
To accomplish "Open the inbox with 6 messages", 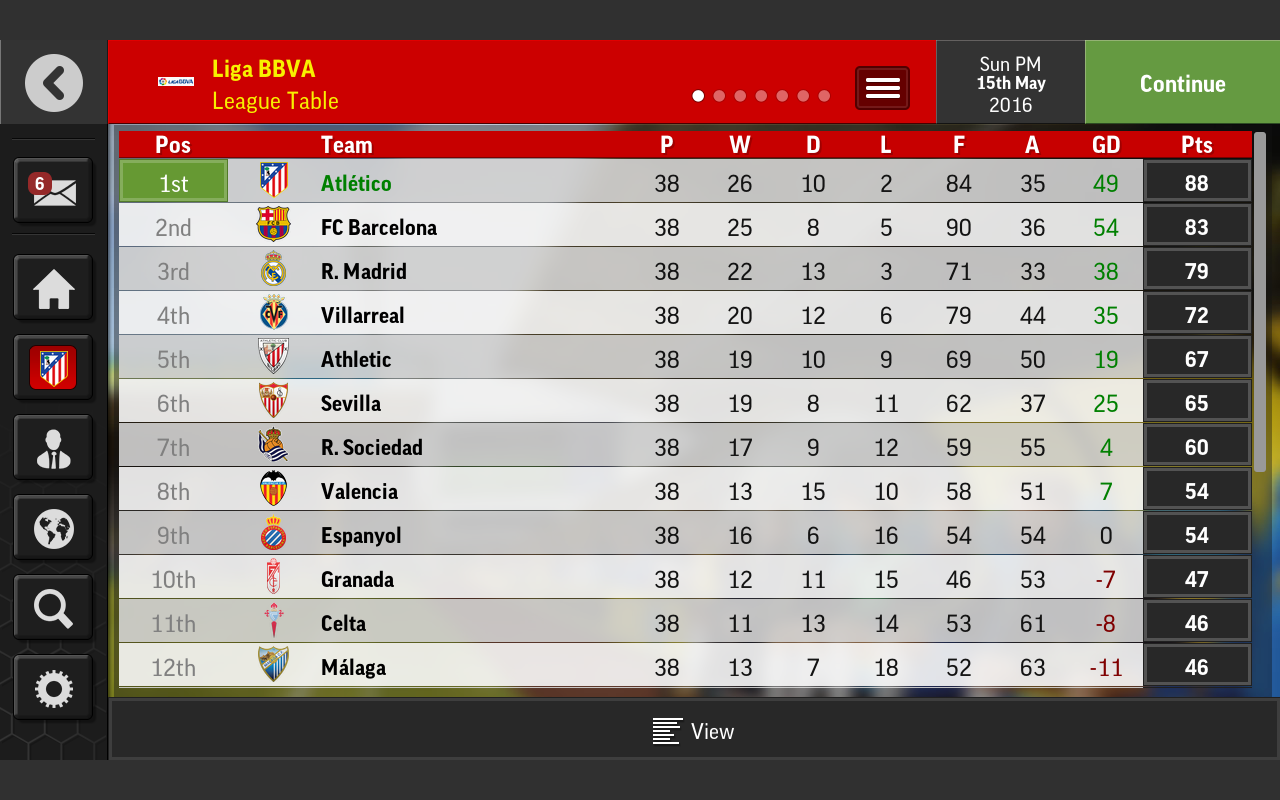I will coord(53,190).
